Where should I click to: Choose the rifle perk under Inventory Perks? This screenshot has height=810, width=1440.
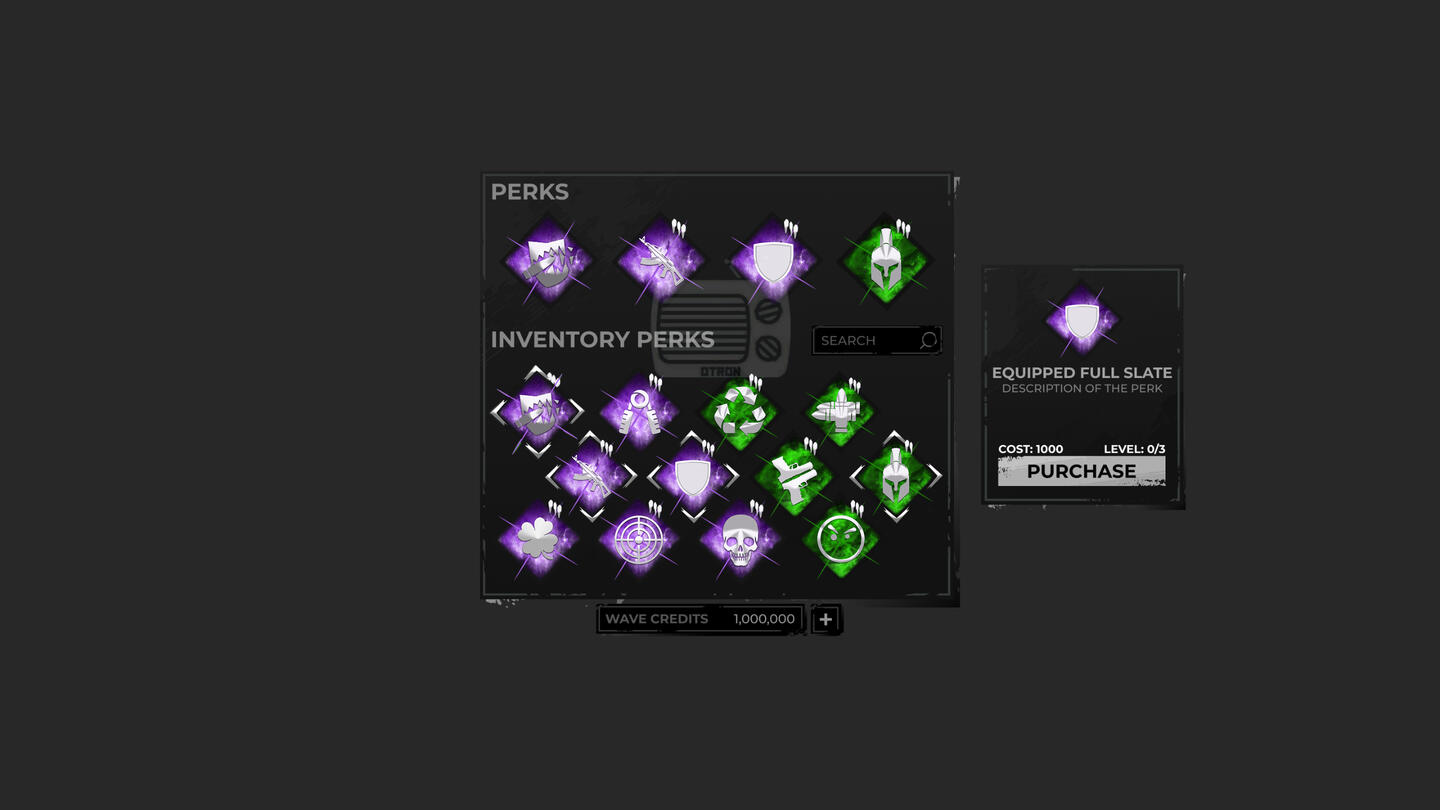click(x=590, y=477)
